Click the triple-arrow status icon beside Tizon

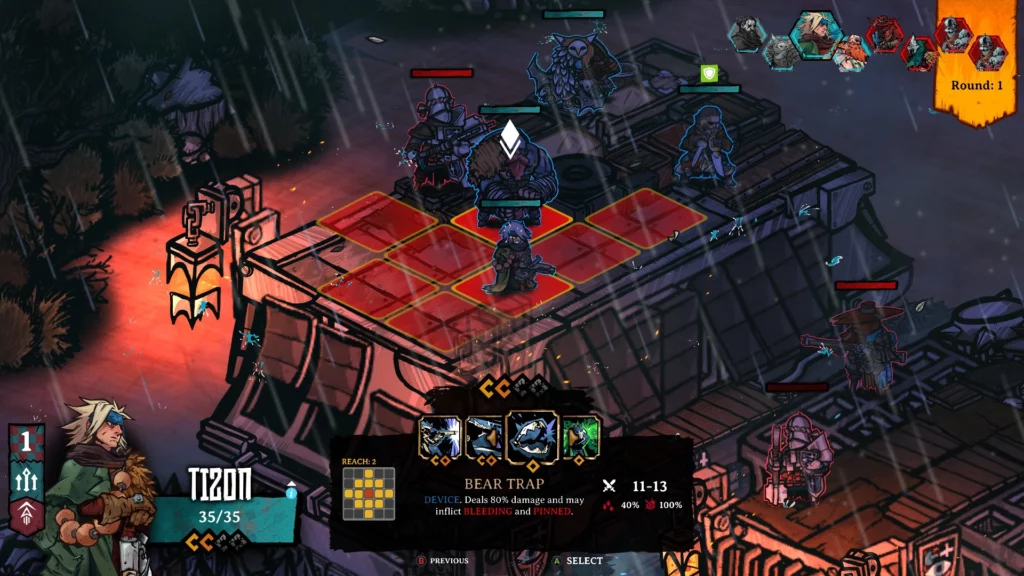pyautogui.click(x=26, y=480)
